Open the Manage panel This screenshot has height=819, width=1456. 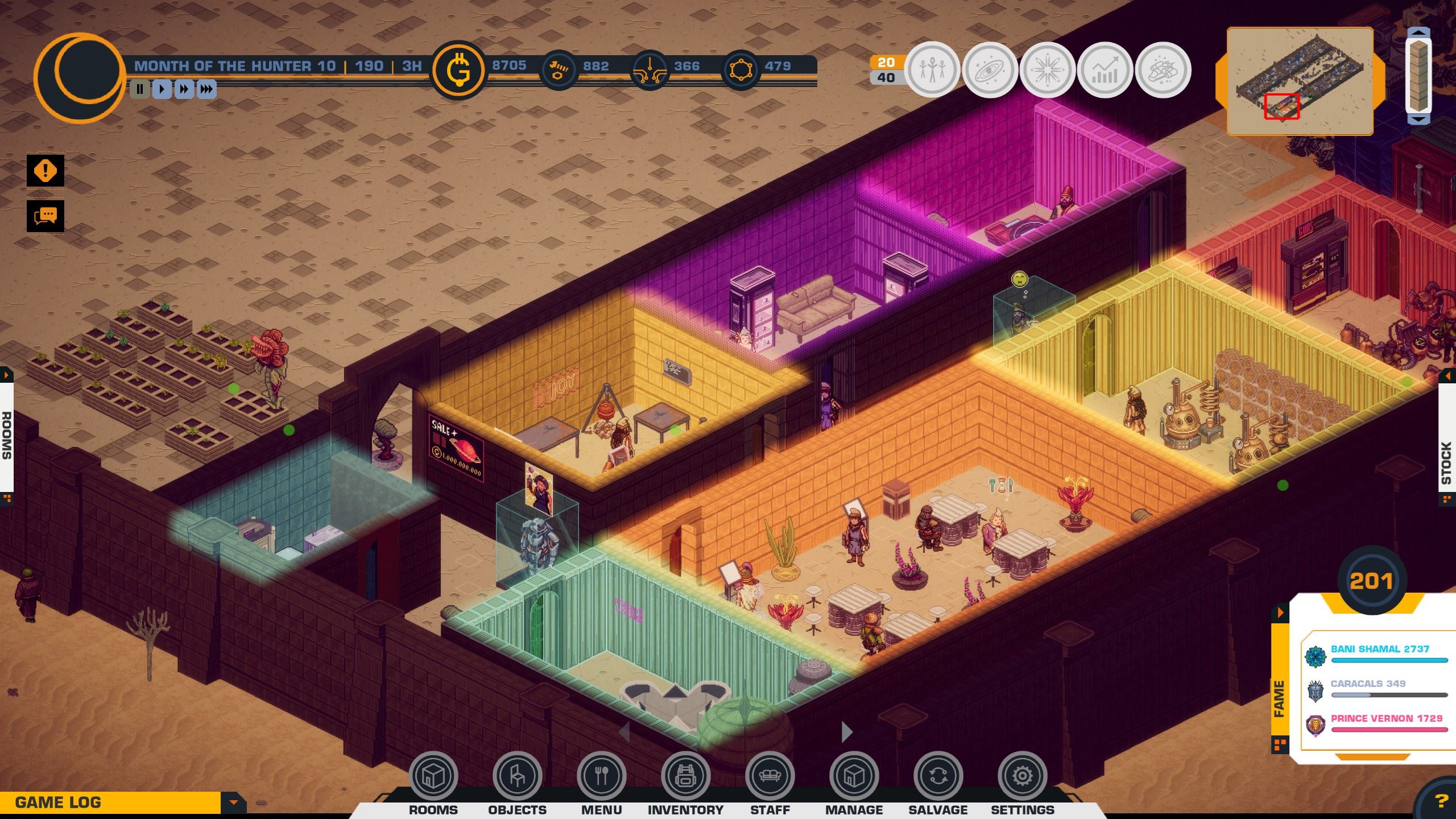point(854,776)
